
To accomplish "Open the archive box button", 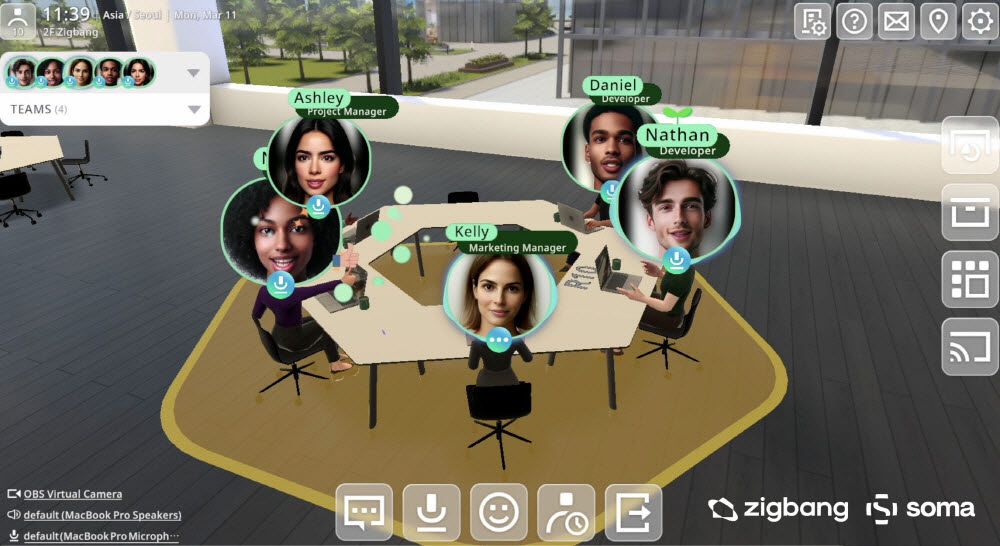I will pos(970,212).
